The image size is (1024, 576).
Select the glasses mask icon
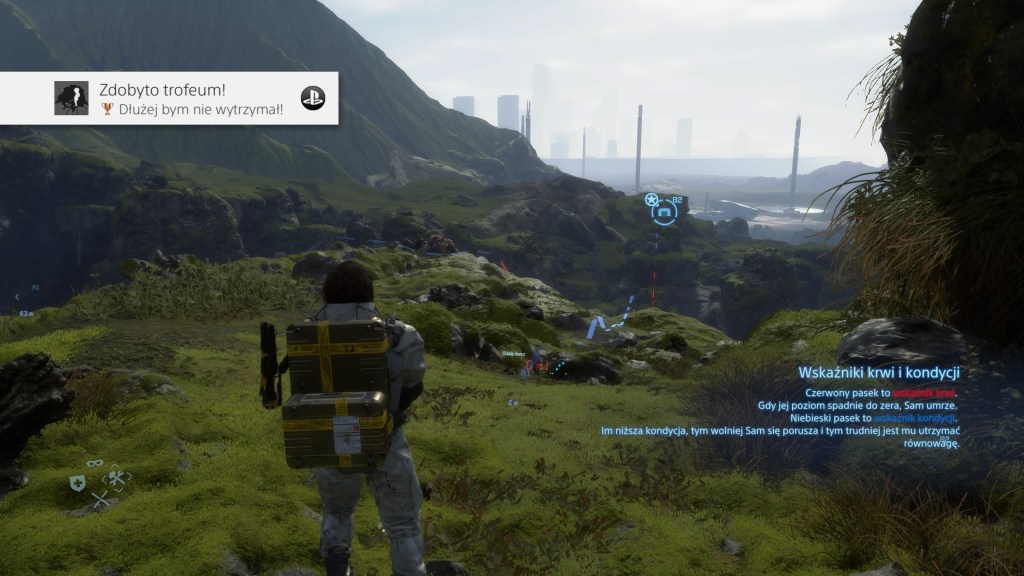(95, 464)
